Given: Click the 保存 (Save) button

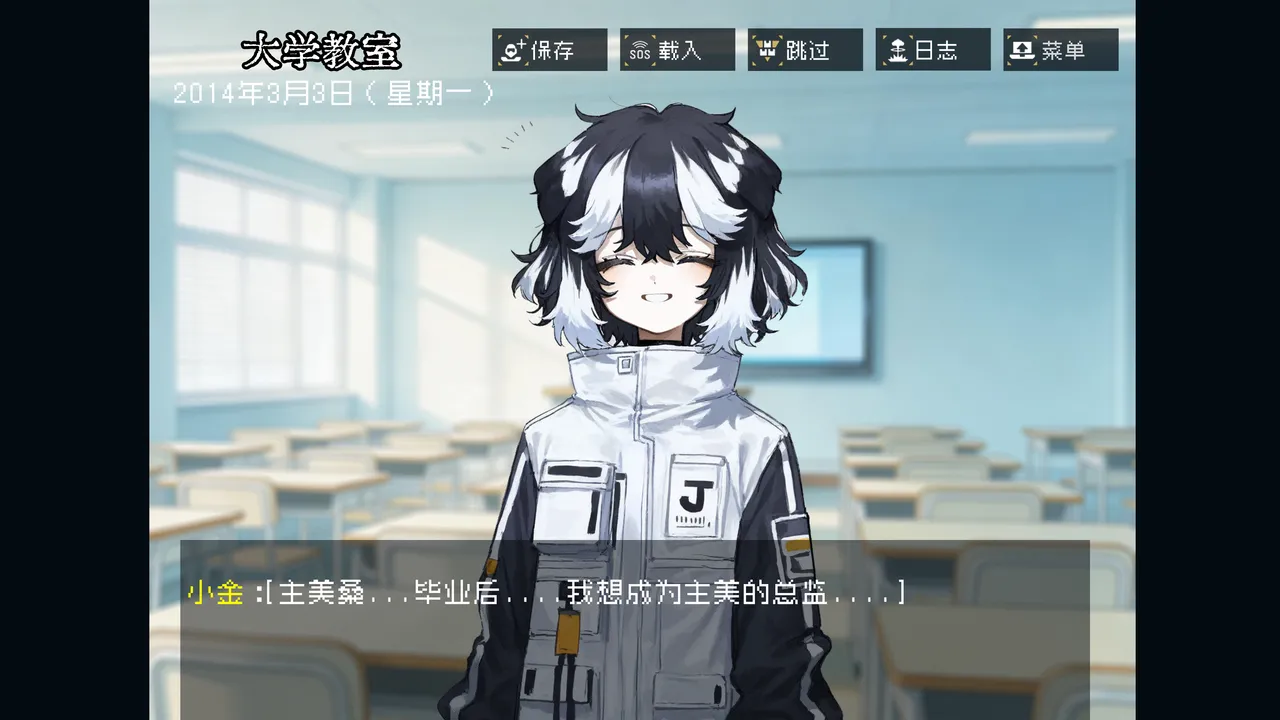Looking at the screenshot, I should pyautogui.click(x=549, y=50).
